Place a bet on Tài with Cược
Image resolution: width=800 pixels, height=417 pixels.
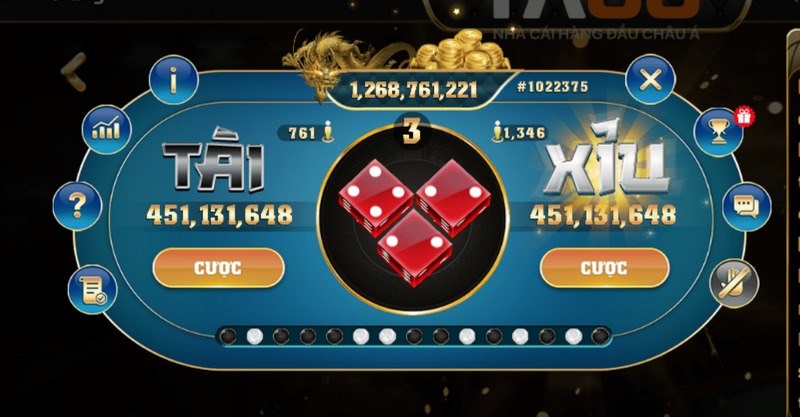tap(218, 267)
